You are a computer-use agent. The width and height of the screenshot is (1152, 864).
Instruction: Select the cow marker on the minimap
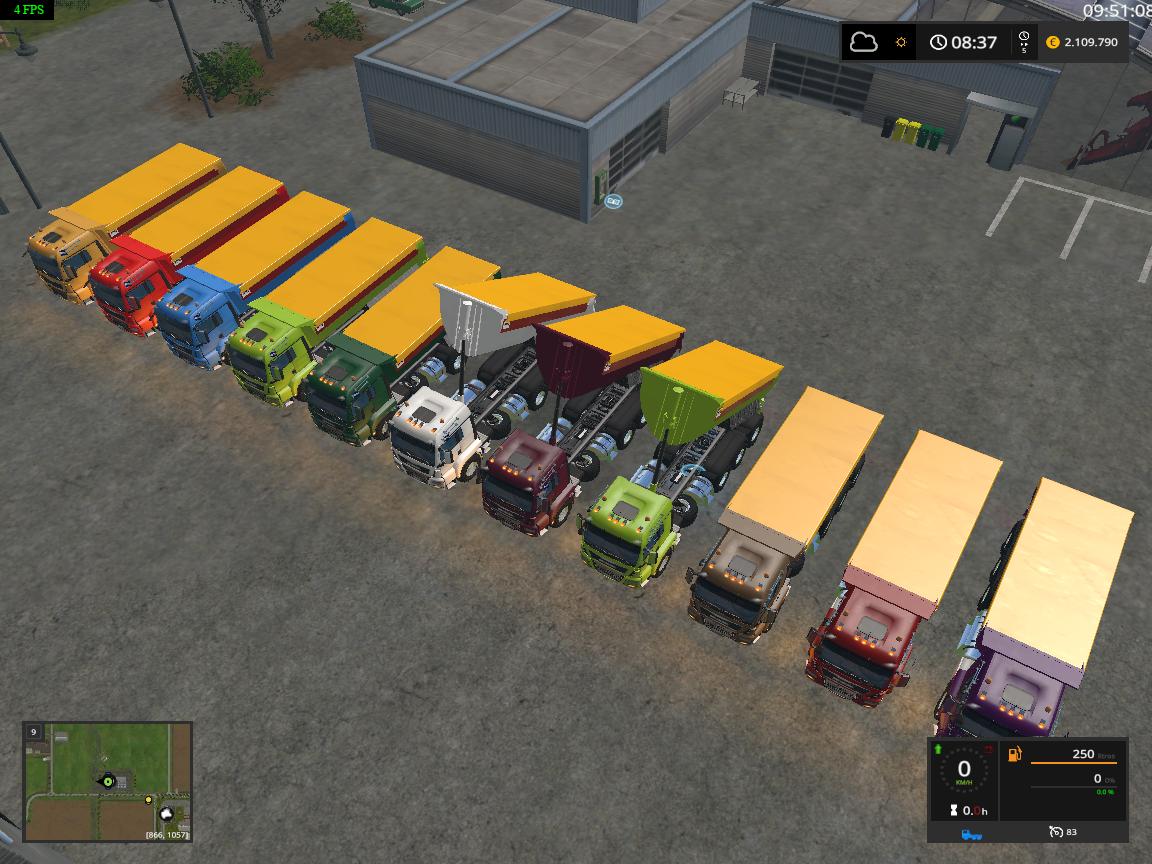(x=168, y=815)
